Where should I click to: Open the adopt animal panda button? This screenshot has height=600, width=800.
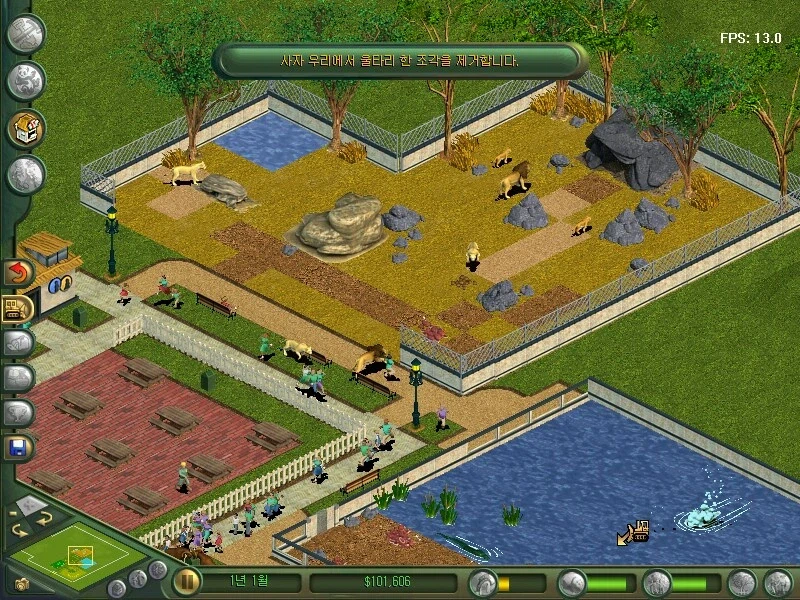click(x=26, y=81)
